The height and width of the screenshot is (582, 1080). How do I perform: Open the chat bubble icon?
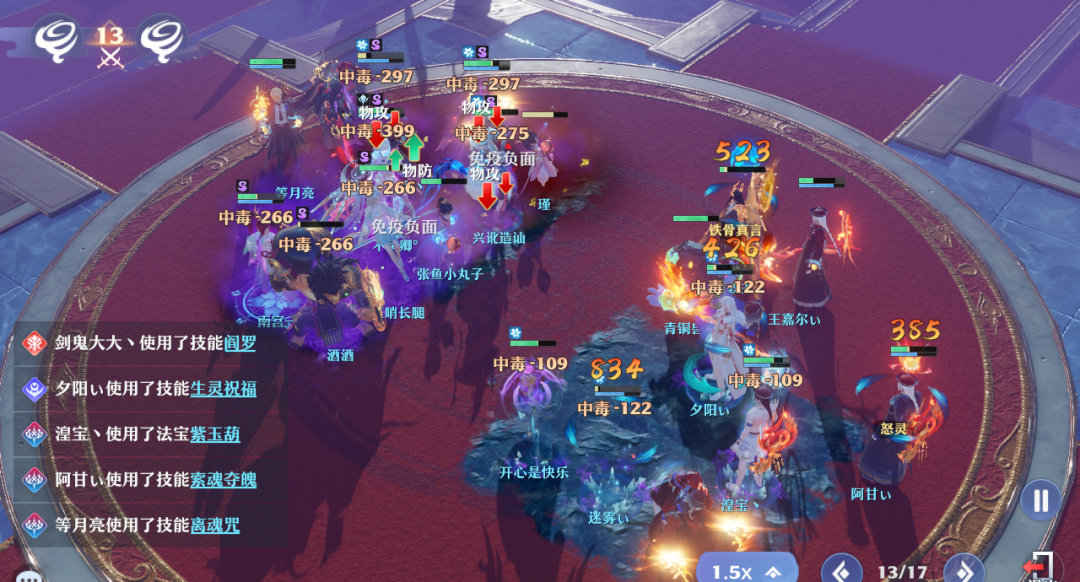[28, 576]
